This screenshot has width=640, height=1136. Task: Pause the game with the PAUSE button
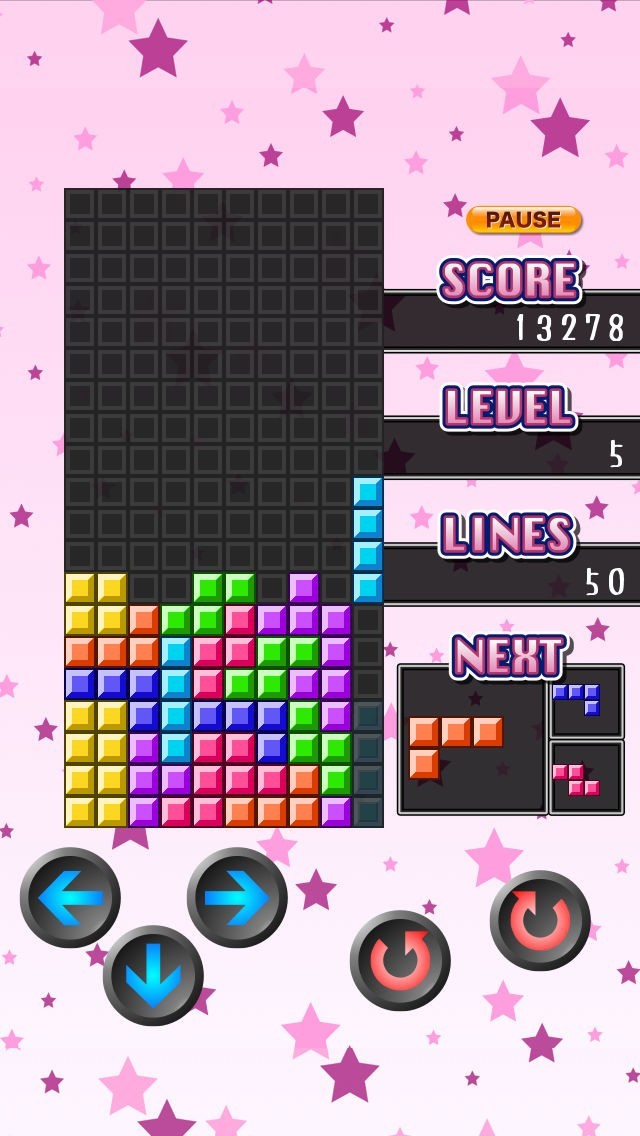coord(523,220)
